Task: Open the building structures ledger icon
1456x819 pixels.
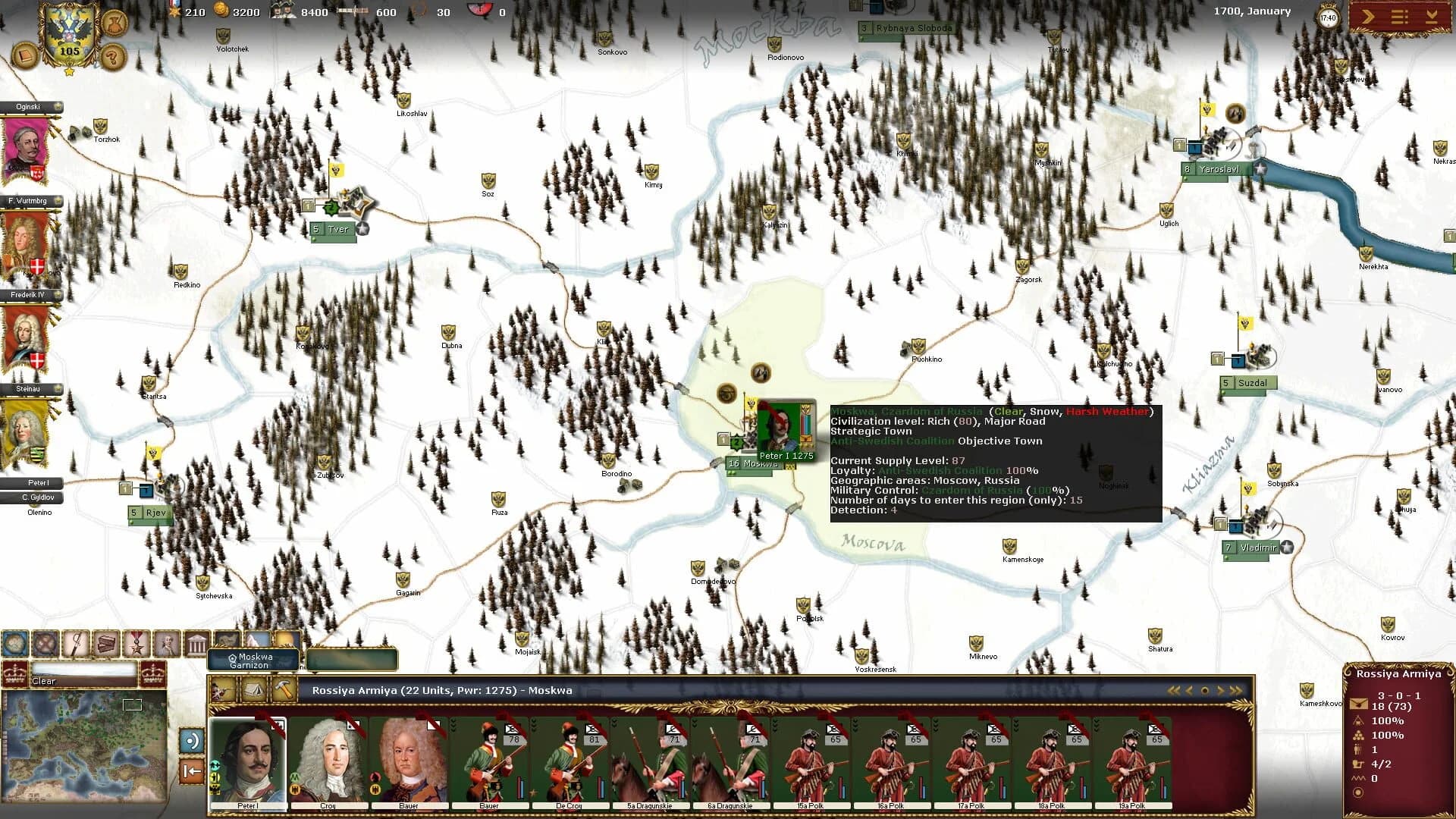Action: (x=196, y=644)
